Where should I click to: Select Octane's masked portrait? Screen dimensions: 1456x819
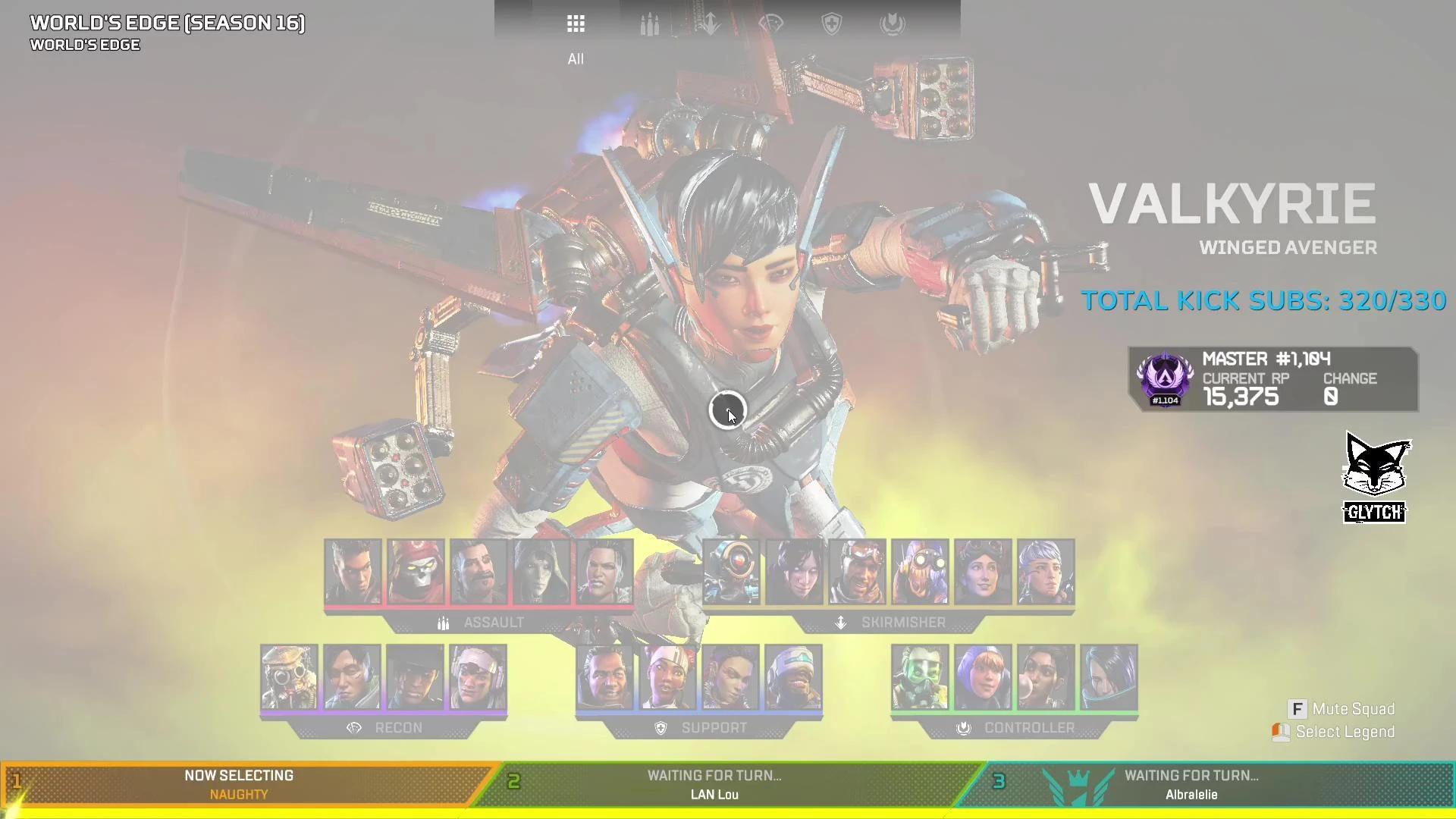click(920, 572)
